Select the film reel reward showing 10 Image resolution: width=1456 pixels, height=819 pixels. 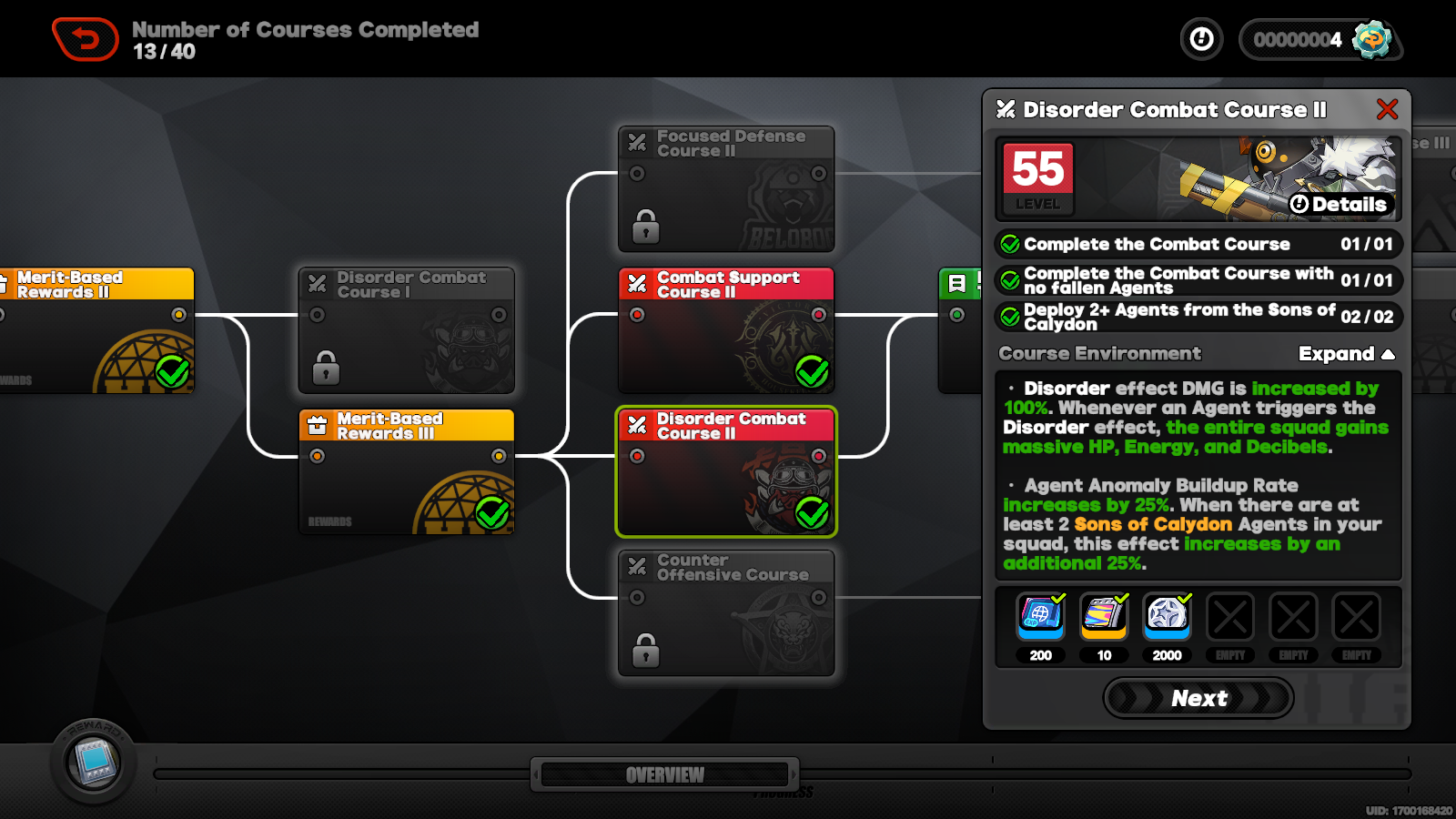(x=1104, y=617)
